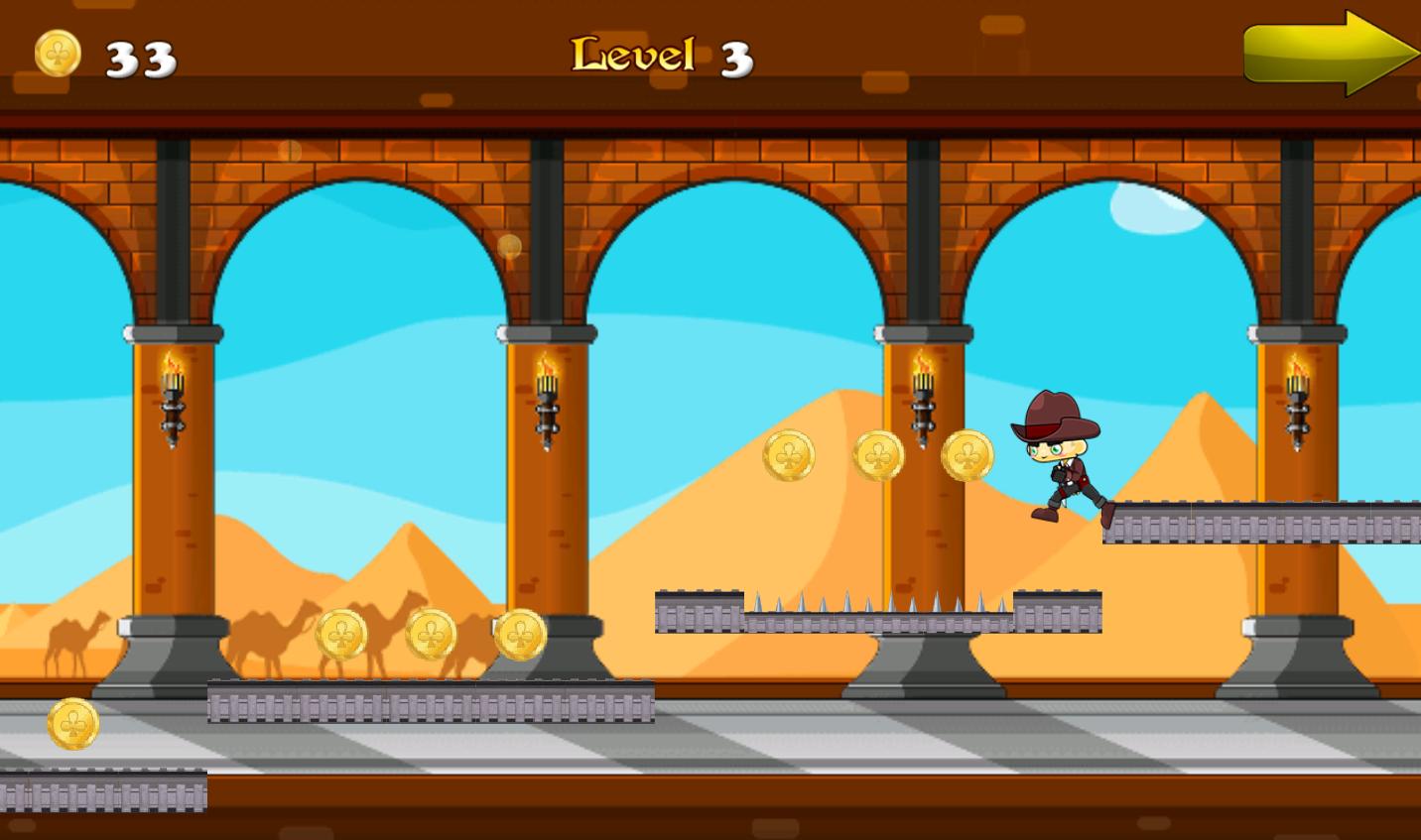1421x840 pixels.
Task: Tap the Level 3 title text
Action: (660, 57)
